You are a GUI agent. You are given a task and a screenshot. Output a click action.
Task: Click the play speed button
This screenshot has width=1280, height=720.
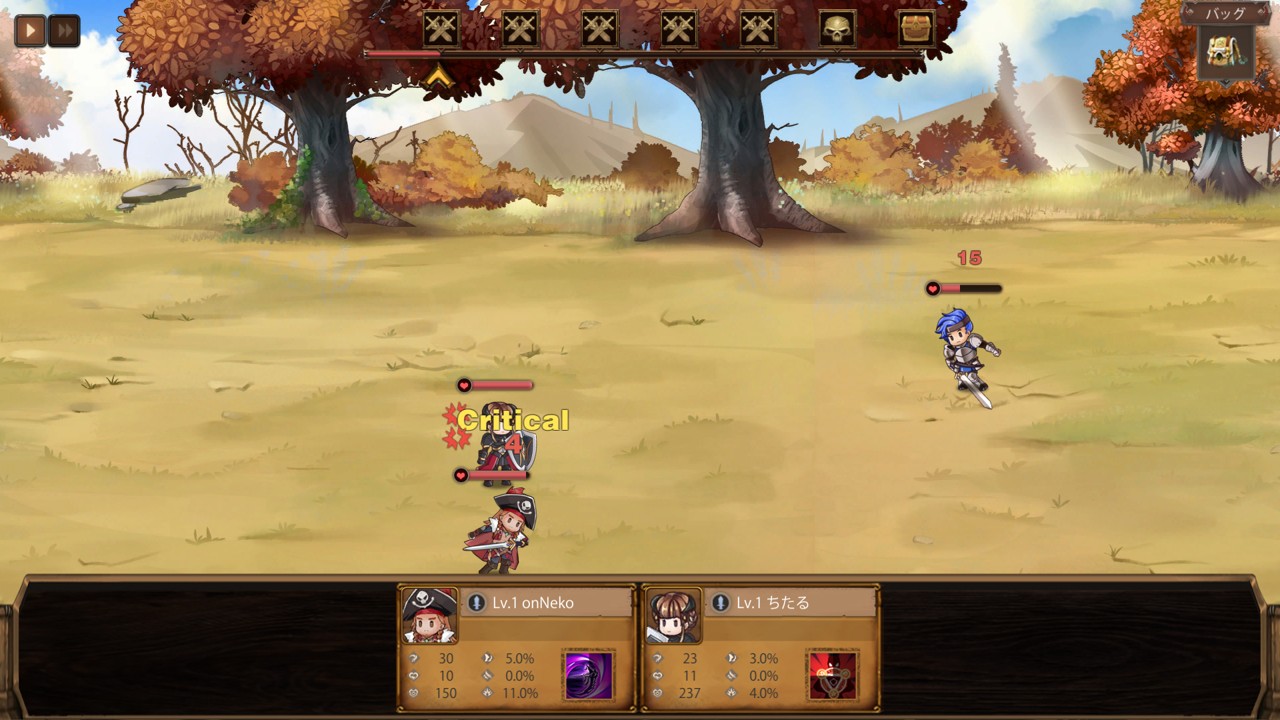(30, 30)
